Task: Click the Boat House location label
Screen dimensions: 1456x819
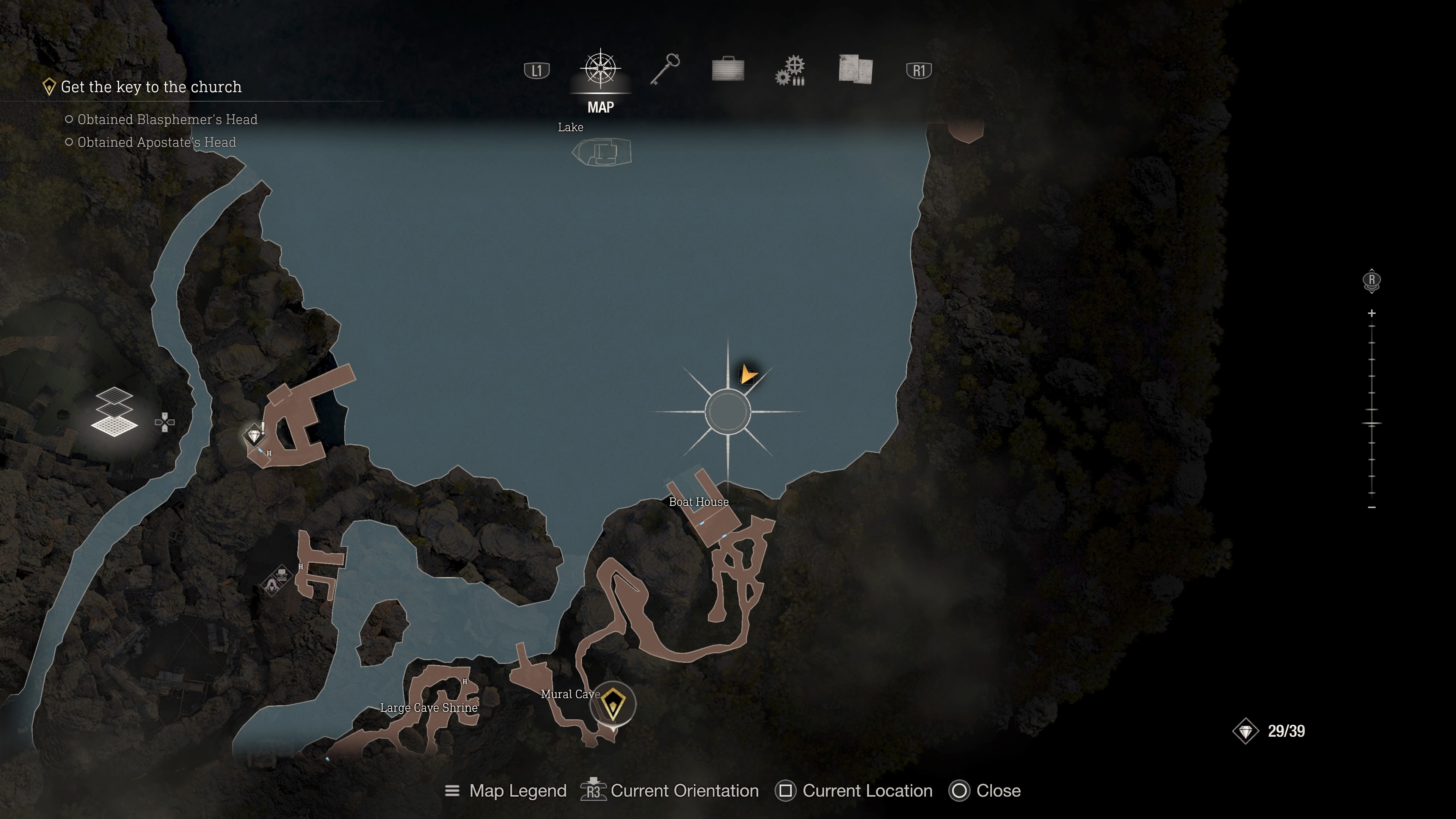Action: pyautogui.click(x=698, y=502)
